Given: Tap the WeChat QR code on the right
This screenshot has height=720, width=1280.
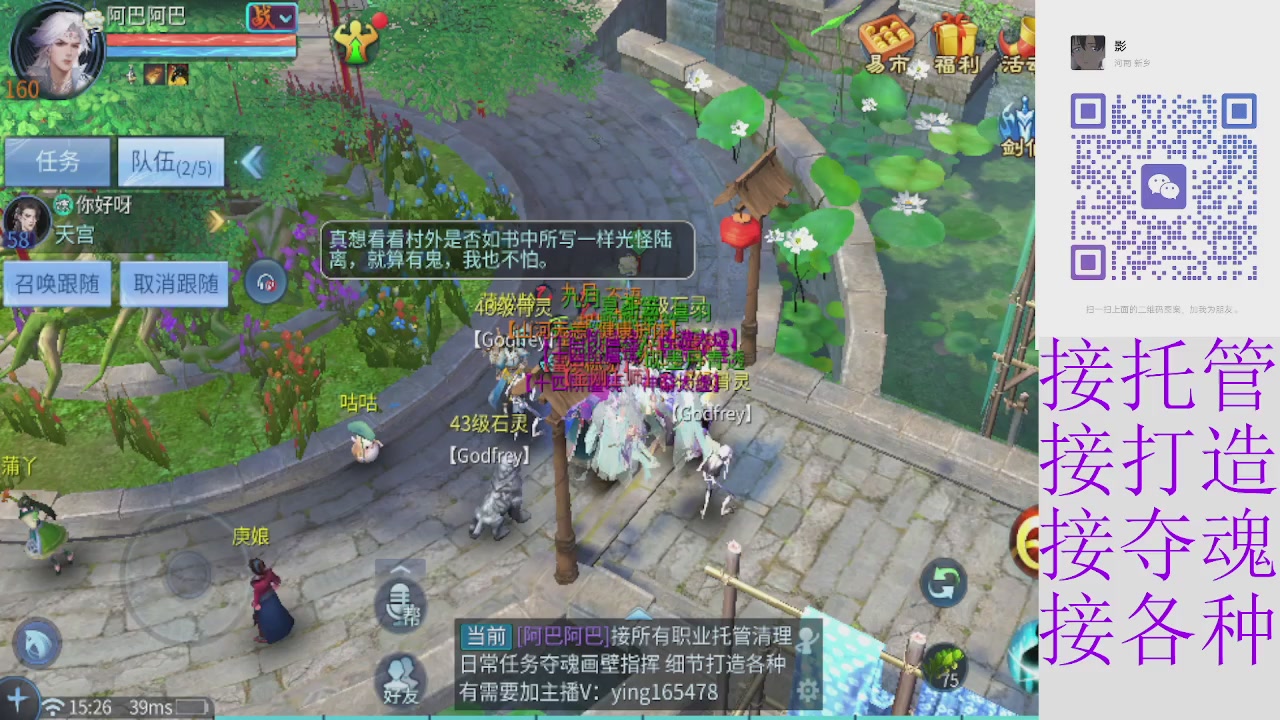Looking at the screenshot, I should click(x=1165, y=185).
